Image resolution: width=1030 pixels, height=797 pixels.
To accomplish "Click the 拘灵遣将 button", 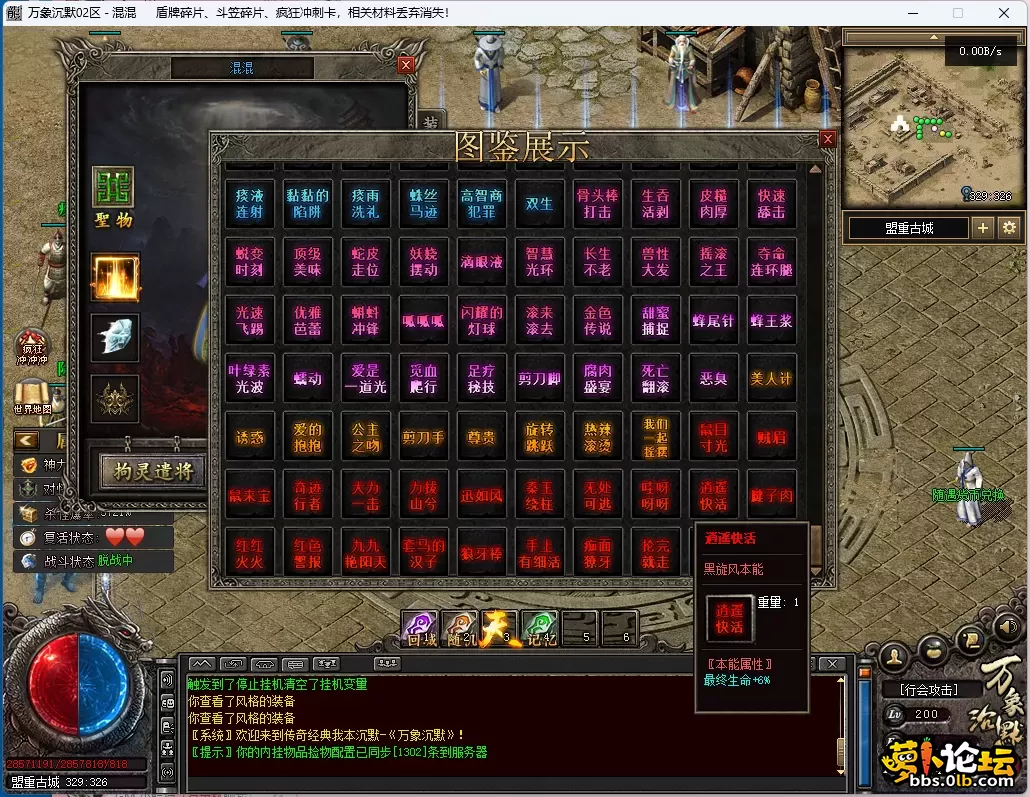I will click(152, 470).
